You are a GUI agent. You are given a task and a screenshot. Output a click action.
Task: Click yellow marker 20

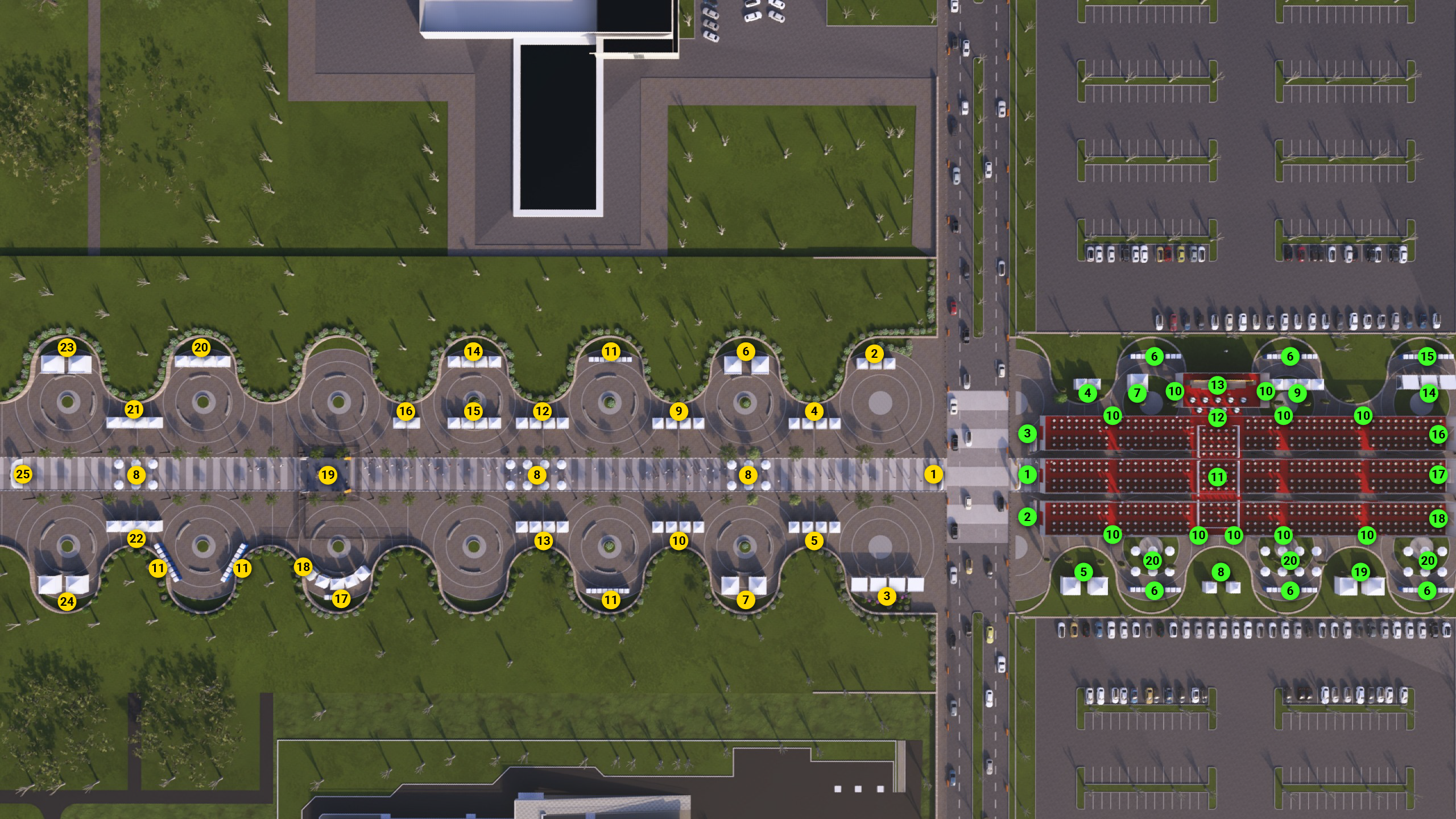[201, 348]
